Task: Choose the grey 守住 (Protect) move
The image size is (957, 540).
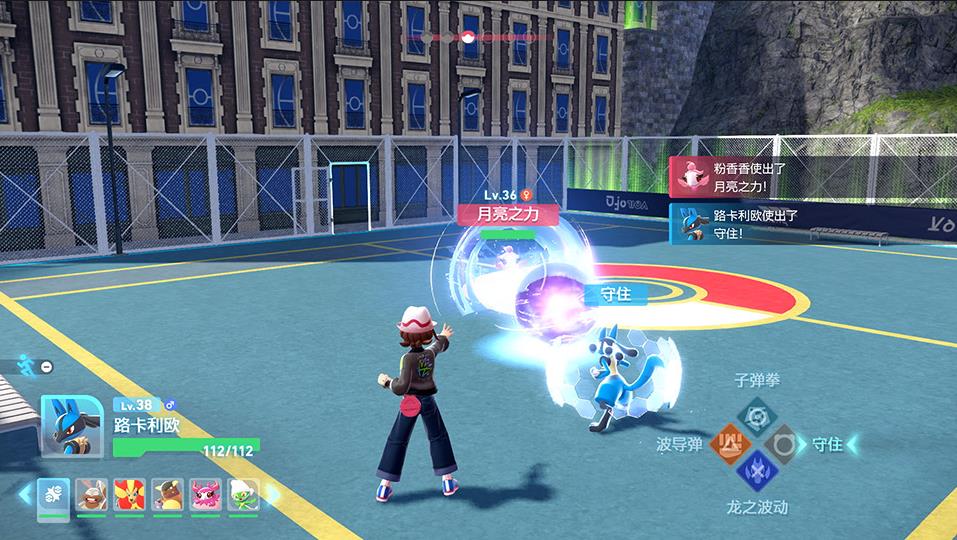Action: point(783,443)
